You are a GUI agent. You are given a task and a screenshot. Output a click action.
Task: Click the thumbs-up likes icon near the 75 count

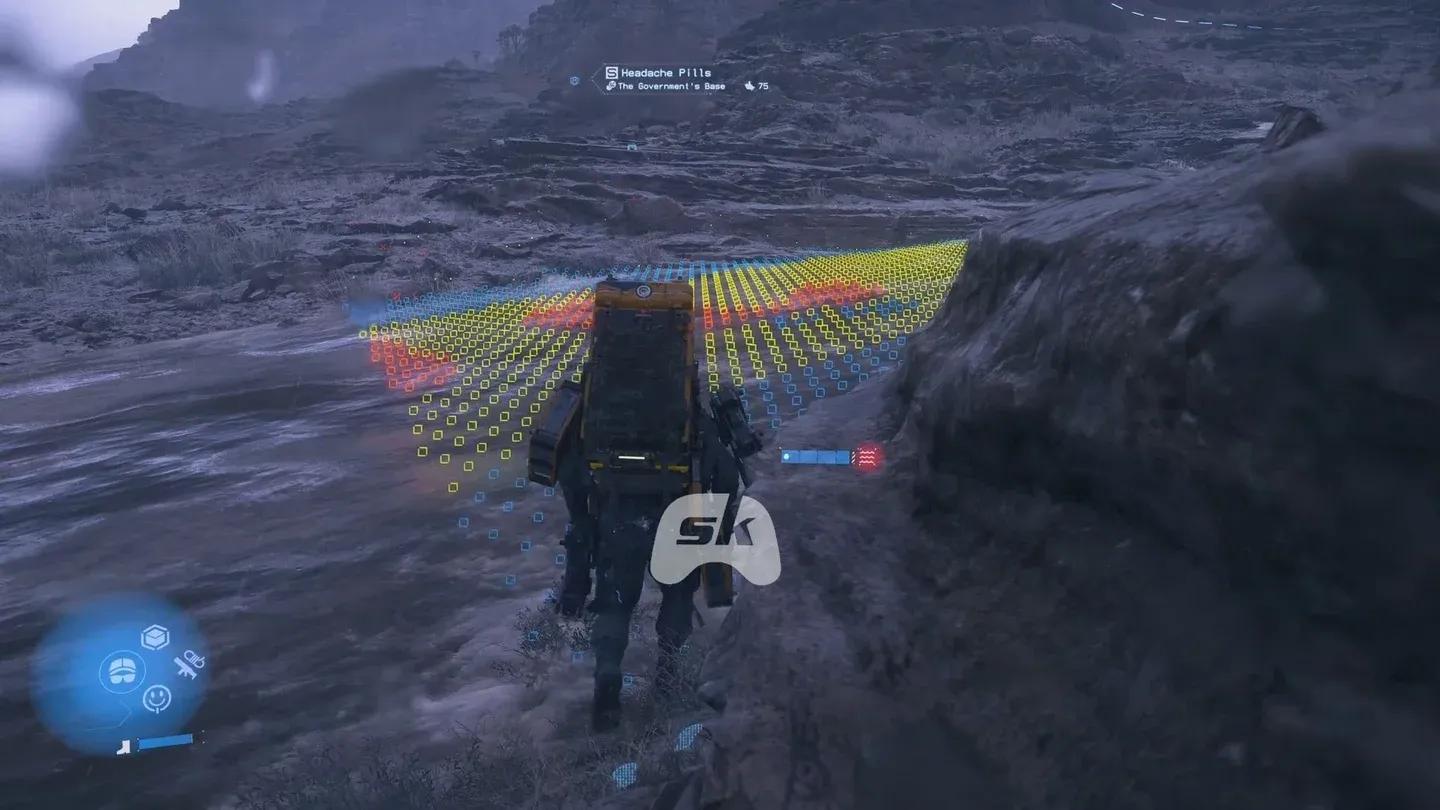pyautogui.click(x=750, y=87)
